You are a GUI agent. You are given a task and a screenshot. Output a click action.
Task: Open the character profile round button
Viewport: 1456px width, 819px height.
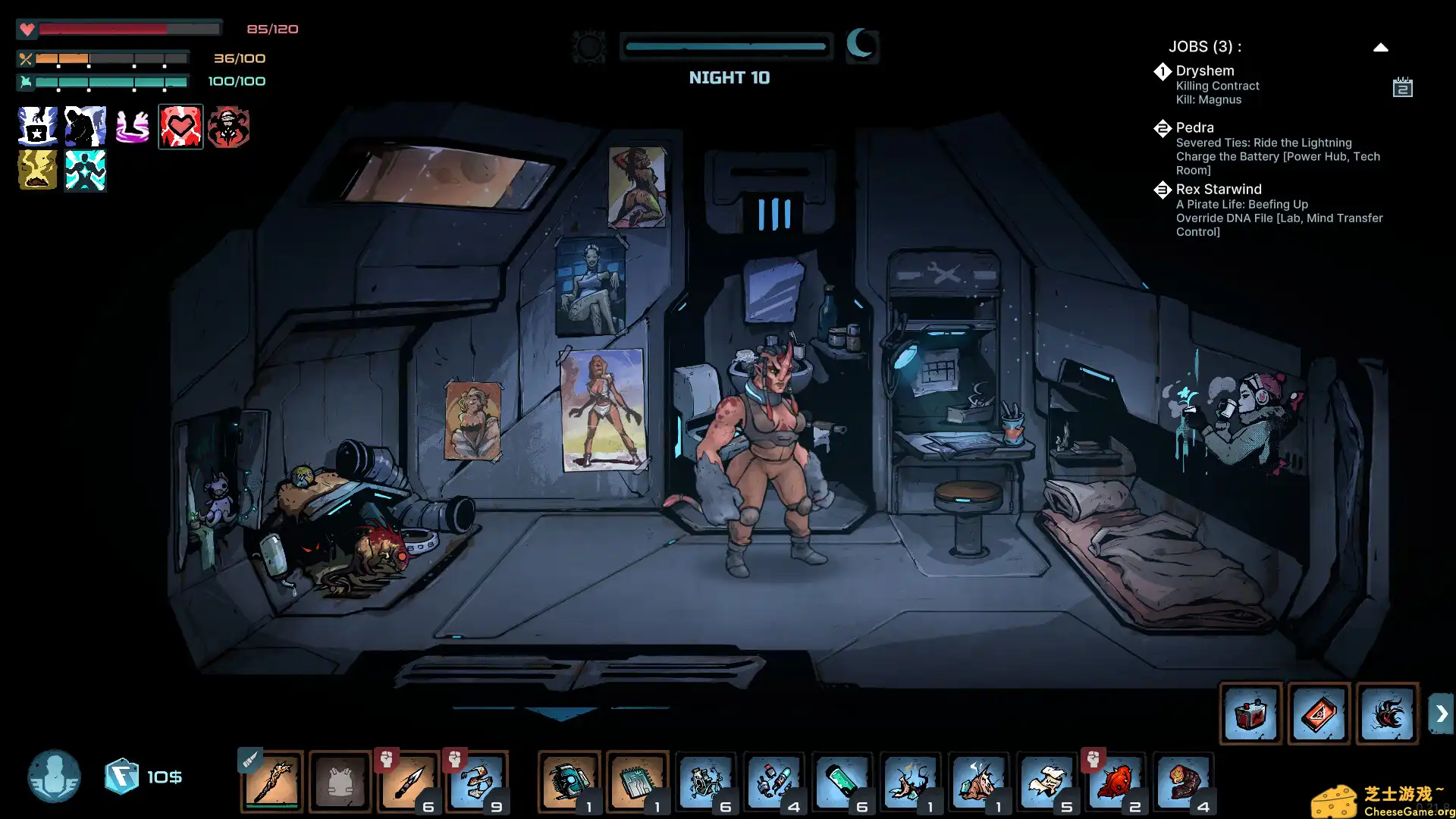point(54,777)
